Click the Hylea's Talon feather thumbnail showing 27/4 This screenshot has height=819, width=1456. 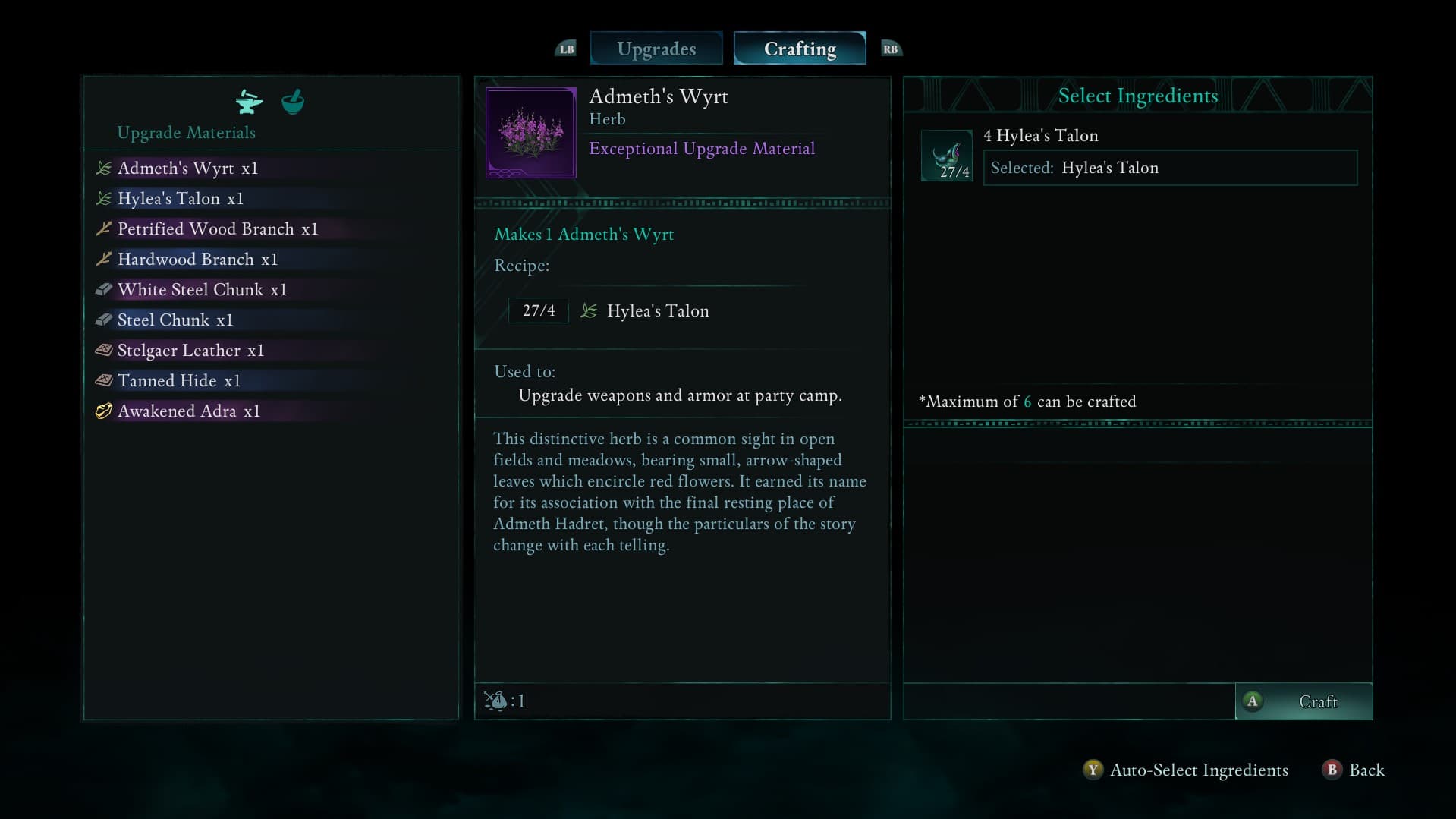click(946, 155)
